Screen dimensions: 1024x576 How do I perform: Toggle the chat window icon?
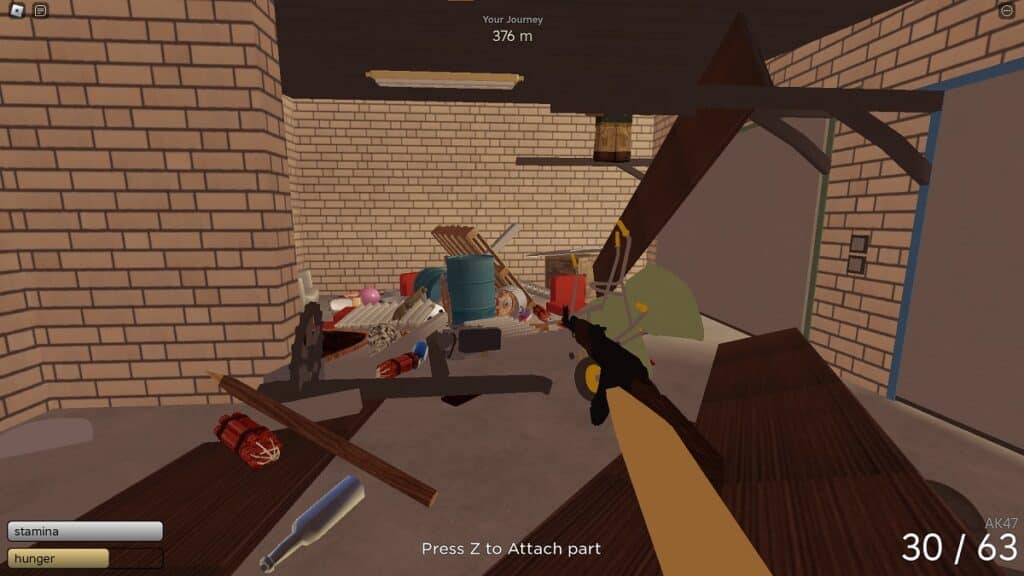40,11
